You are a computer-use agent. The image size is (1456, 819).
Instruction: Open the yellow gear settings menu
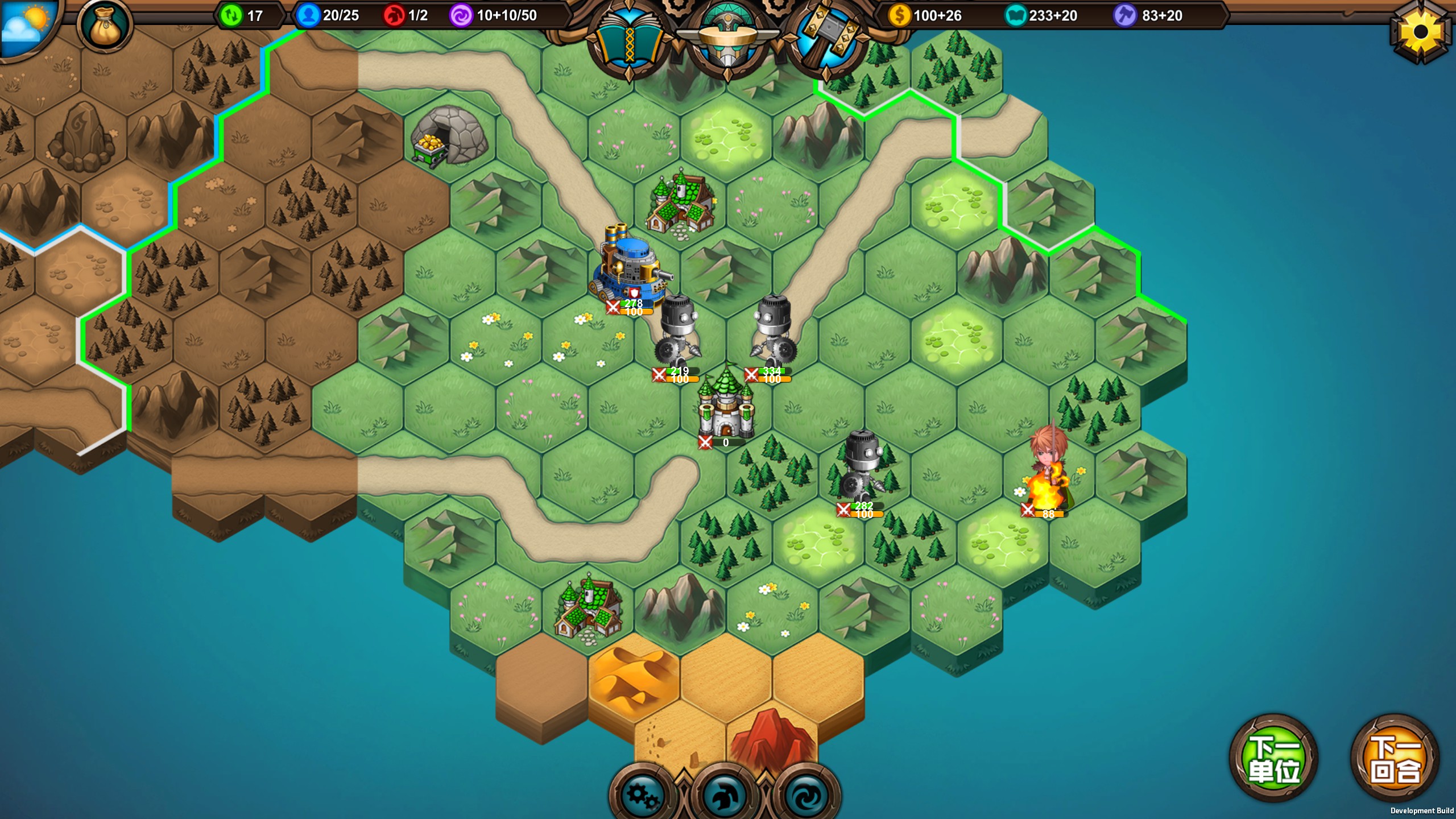point(1420,32)
